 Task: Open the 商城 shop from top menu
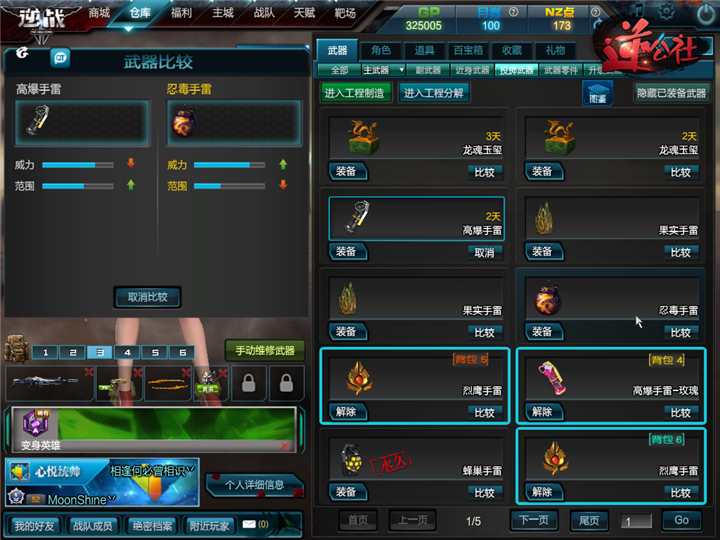click(x=99, y=13)
